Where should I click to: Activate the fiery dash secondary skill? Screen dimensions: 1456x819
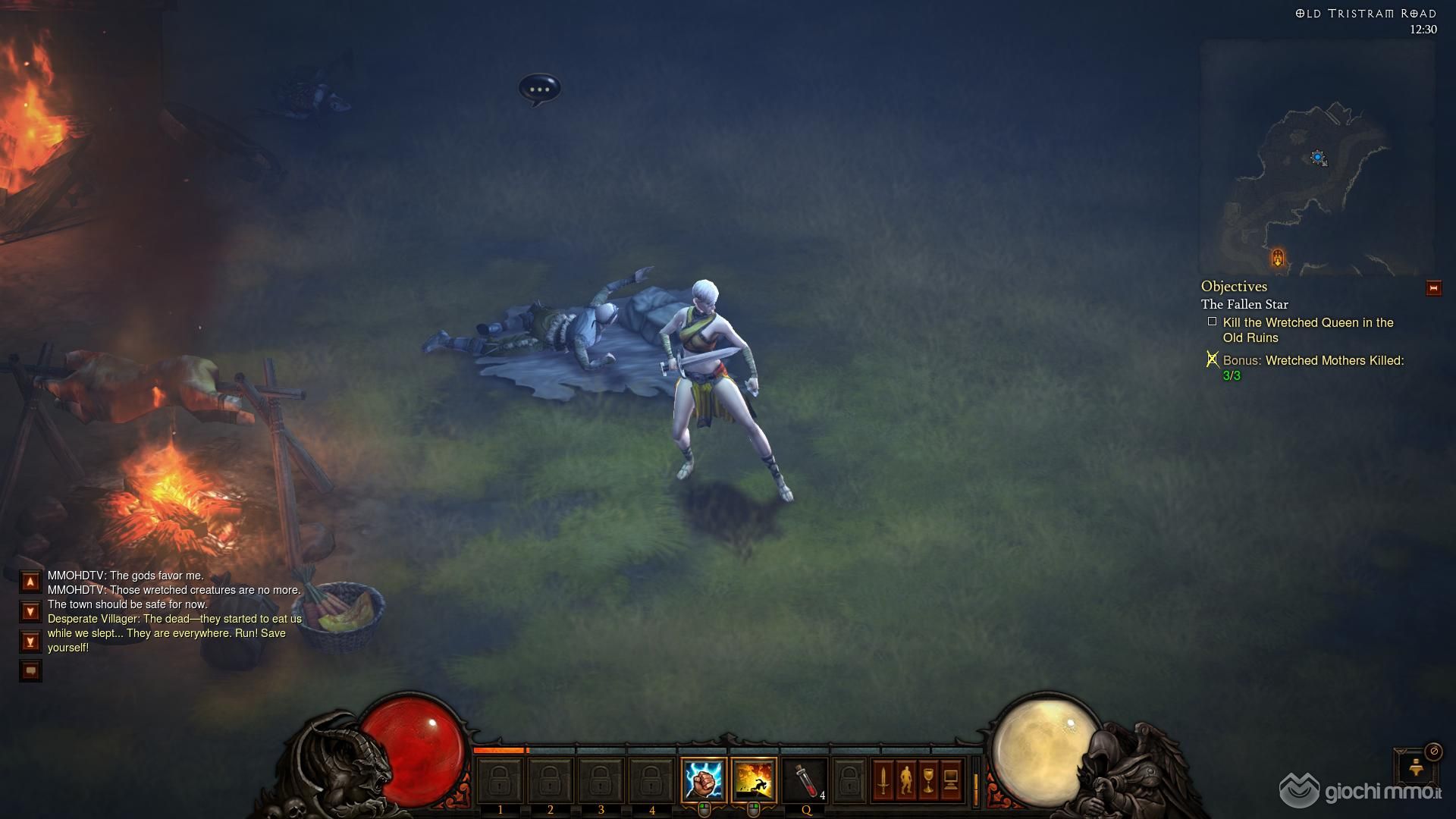[754, 780]
